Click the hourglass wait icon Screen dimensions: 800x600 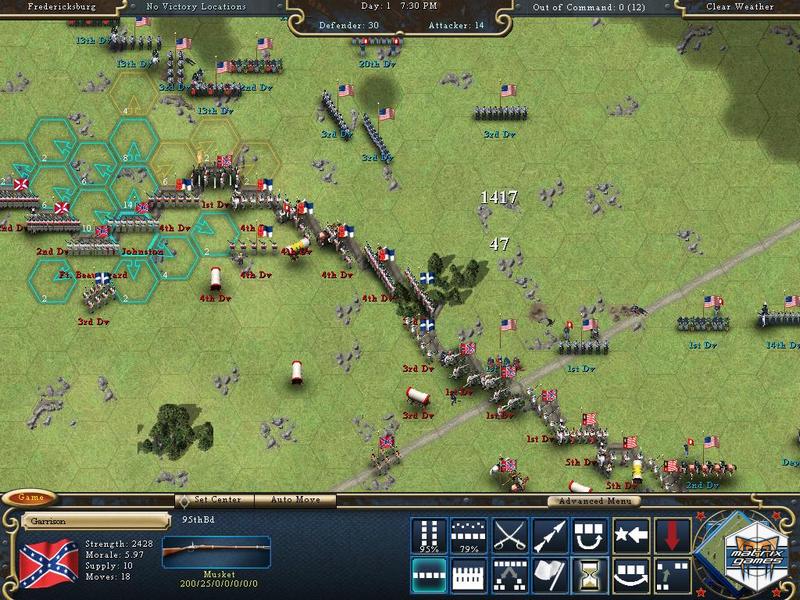pos(591,575)
